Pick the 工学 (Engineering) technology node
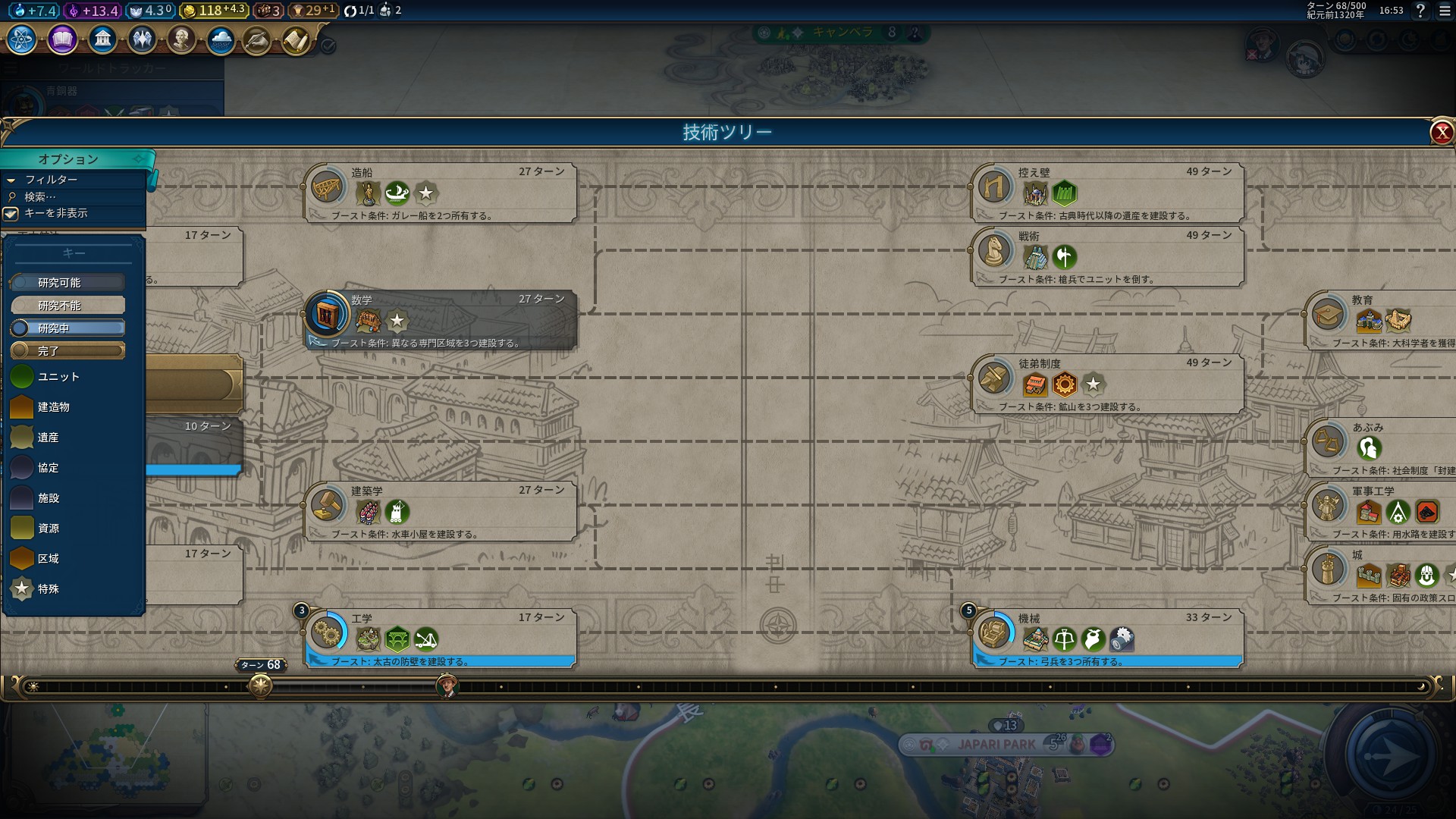 click(x=440, y=639)
